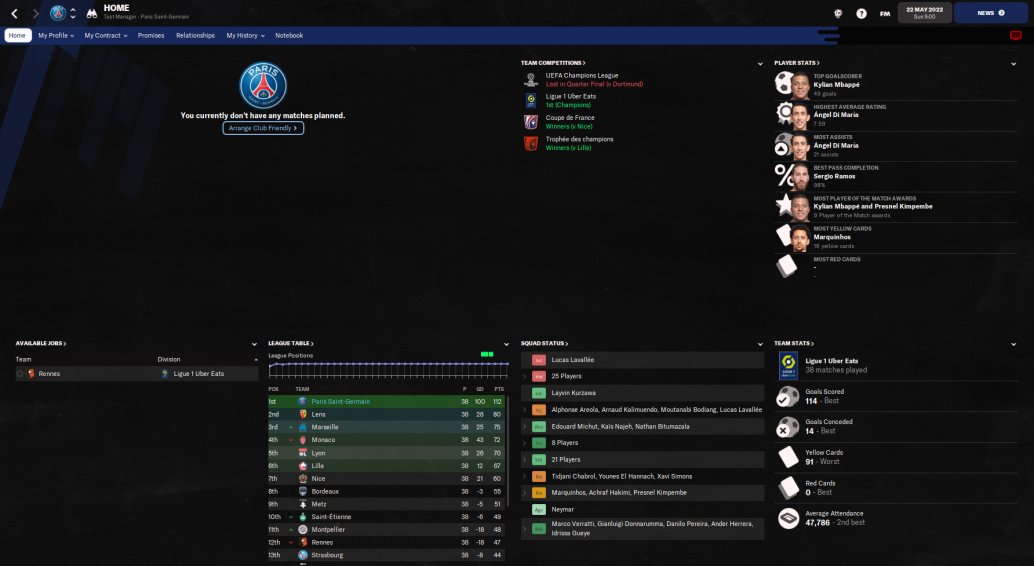Switch to the Home tab

click(17, 35)
